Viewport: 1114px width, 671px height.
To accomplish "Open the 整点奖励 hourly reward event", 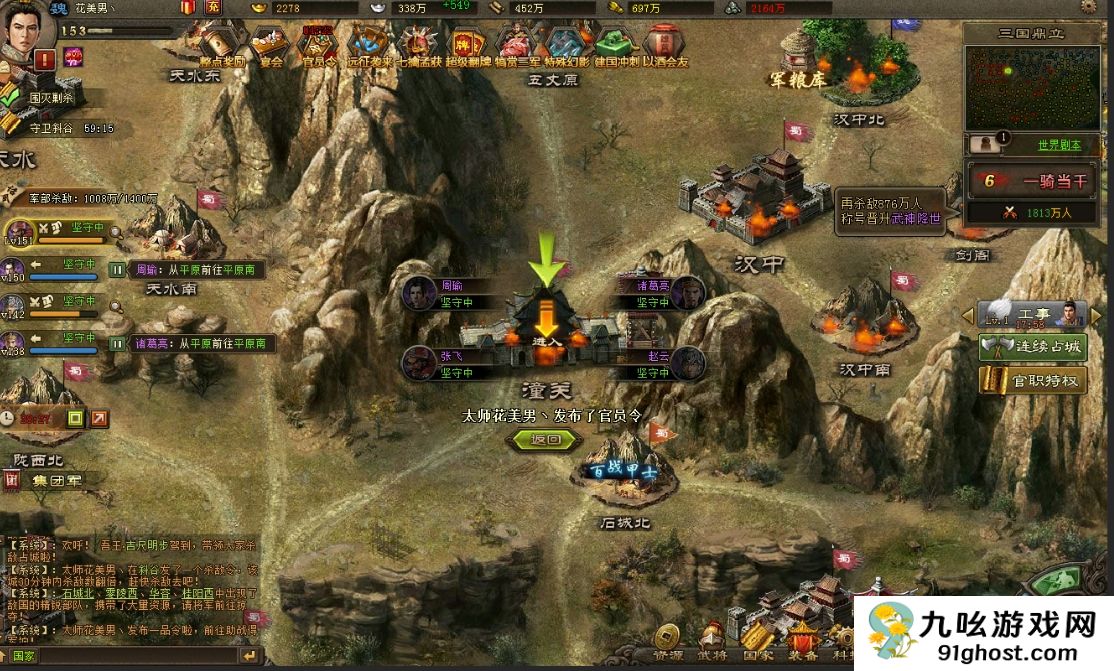I will (x=220, y=44).
